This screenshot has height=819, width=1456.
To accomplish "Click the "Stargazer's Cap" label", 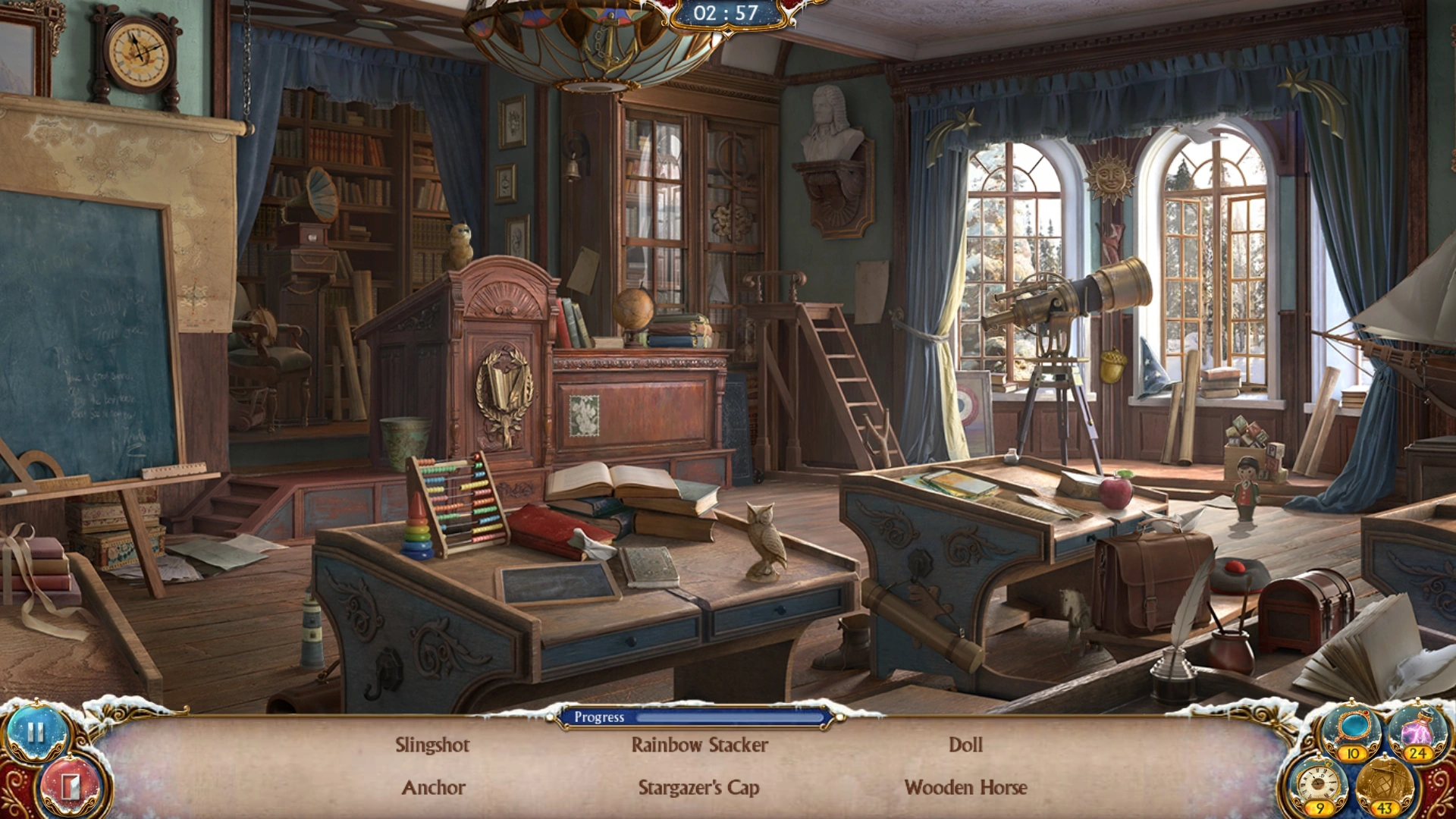I will point(698,787).
